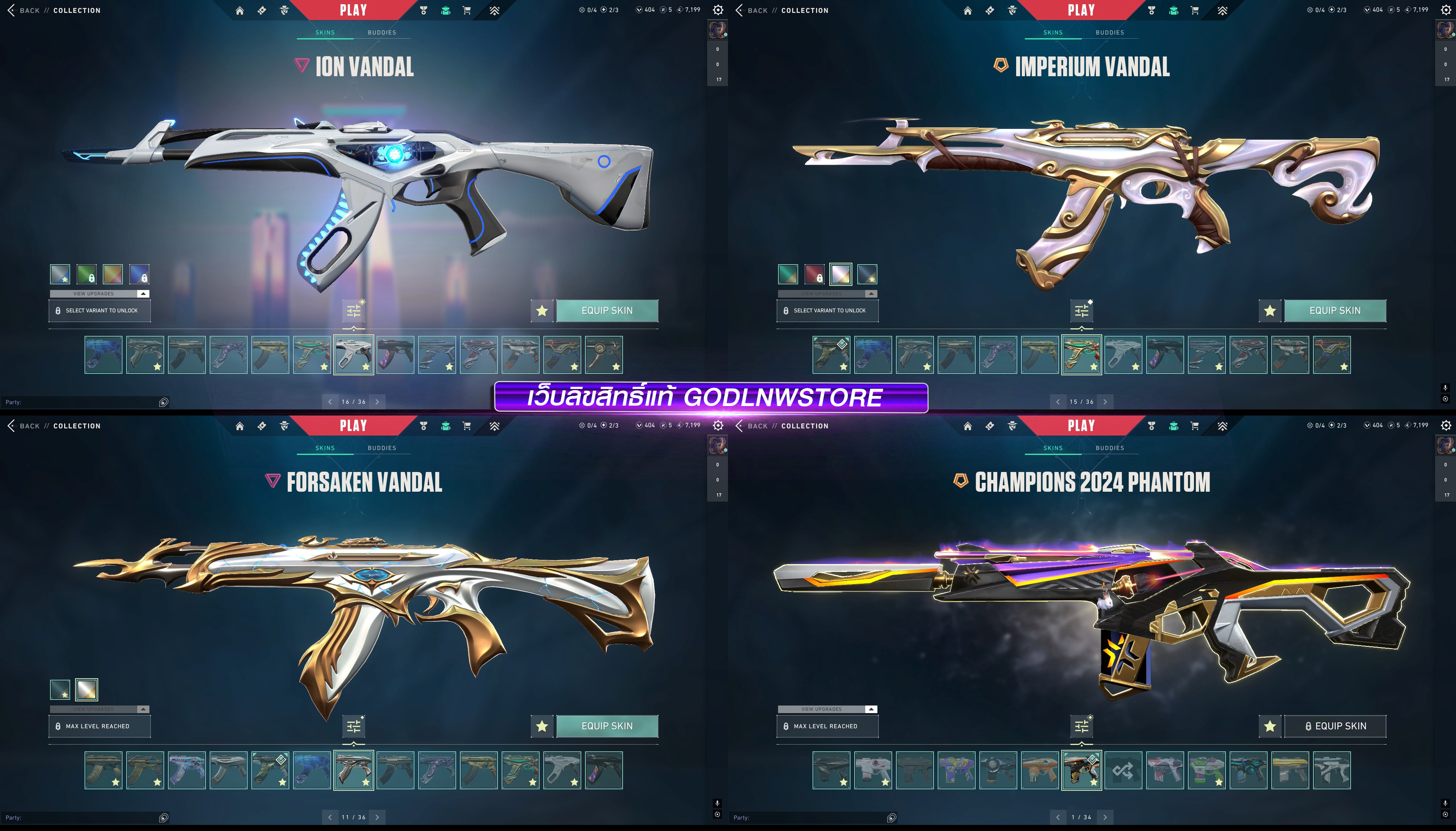Image resolution: width=1456 pixels, height=831 pixels.
Task: Click Select Variant To Unlock under Imperium Vandal
Action: (827, 310)
